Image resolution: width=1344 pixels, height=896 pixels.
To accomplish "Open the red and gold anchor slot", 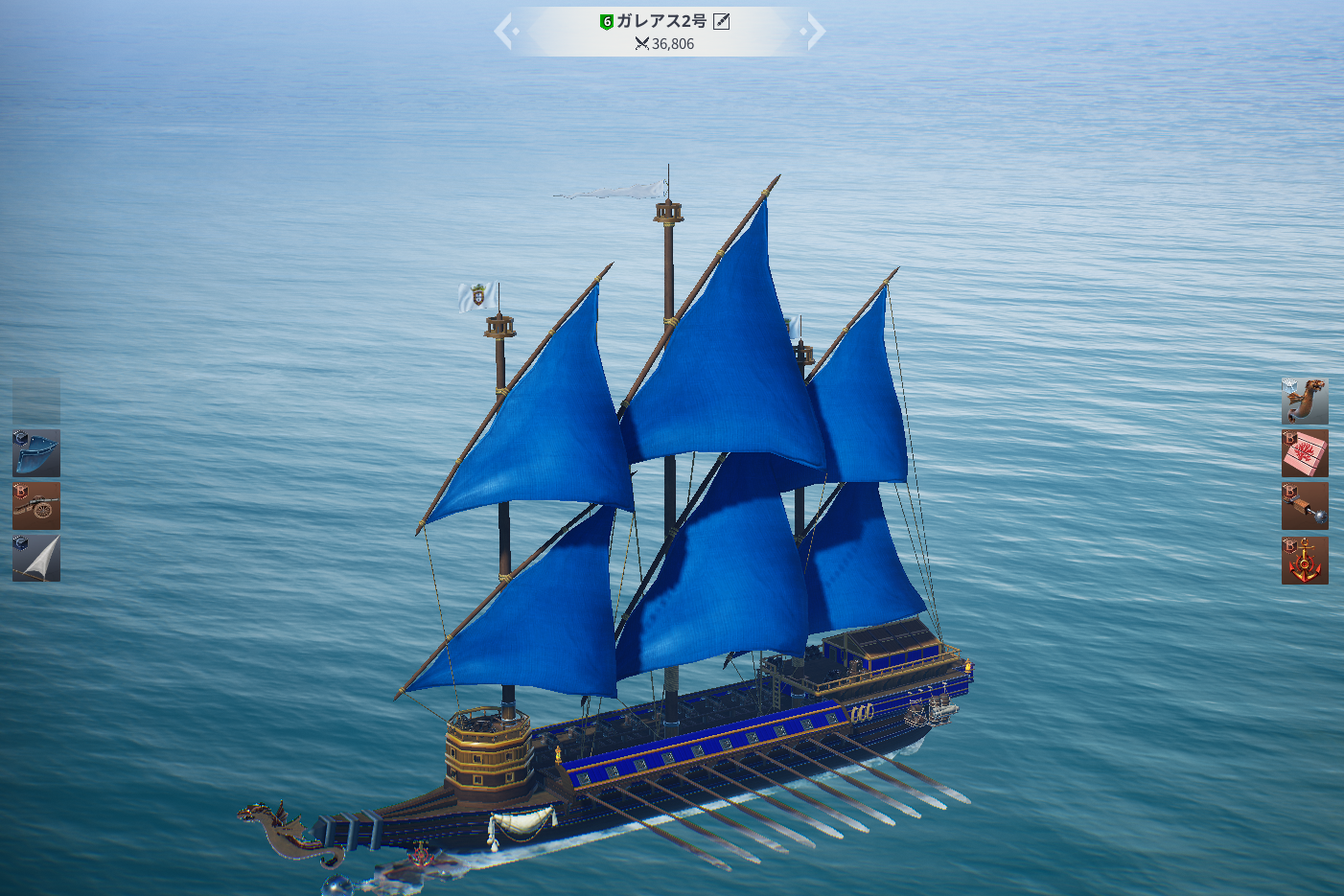I will coord(1305,560).
